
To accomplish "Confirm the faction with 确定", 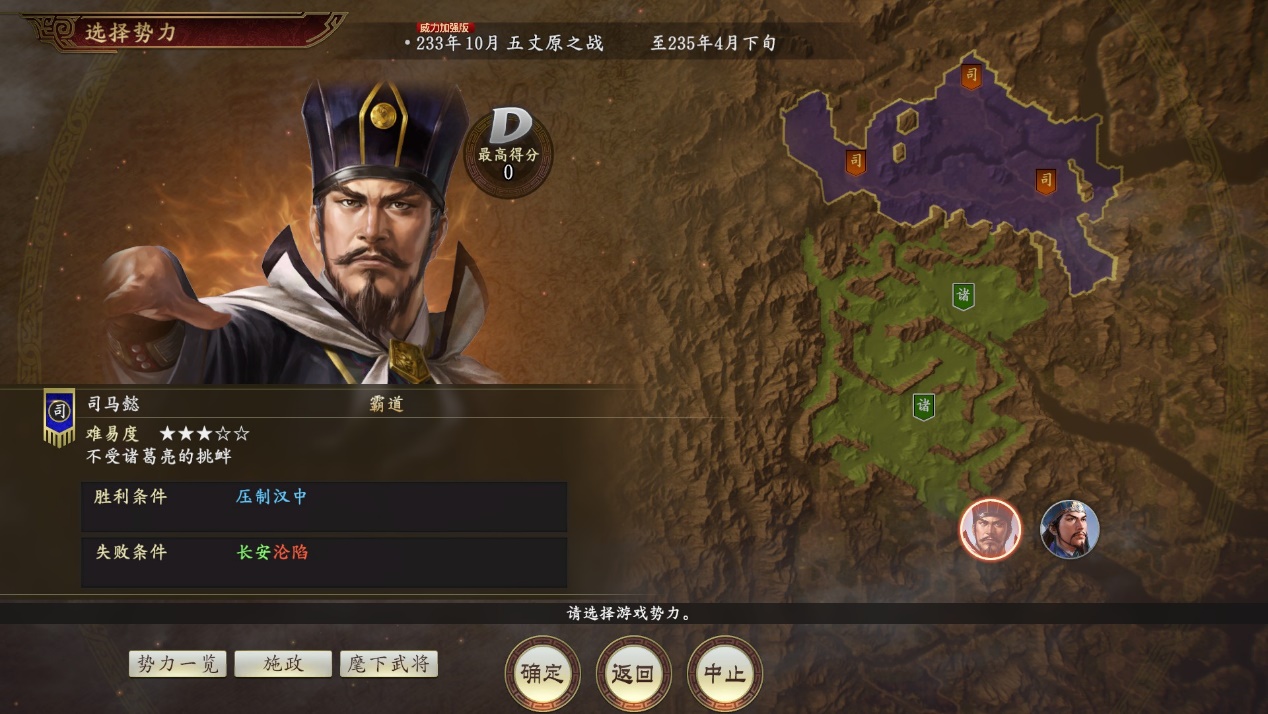I will (x=543, y=673).
